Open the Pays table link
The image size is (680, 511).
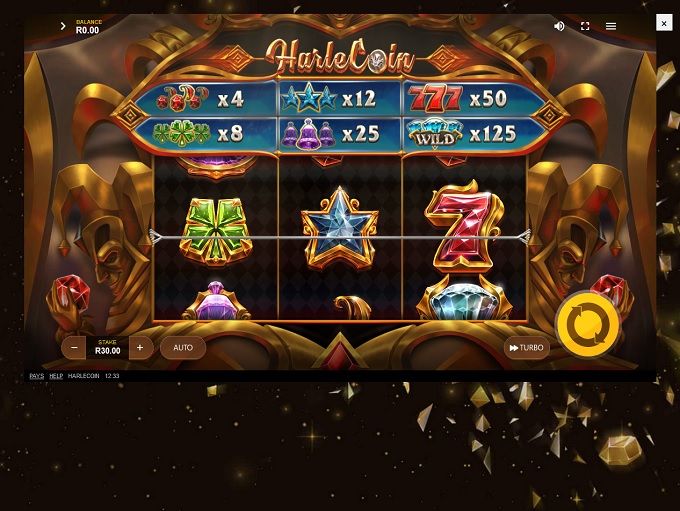coord(36,376)
